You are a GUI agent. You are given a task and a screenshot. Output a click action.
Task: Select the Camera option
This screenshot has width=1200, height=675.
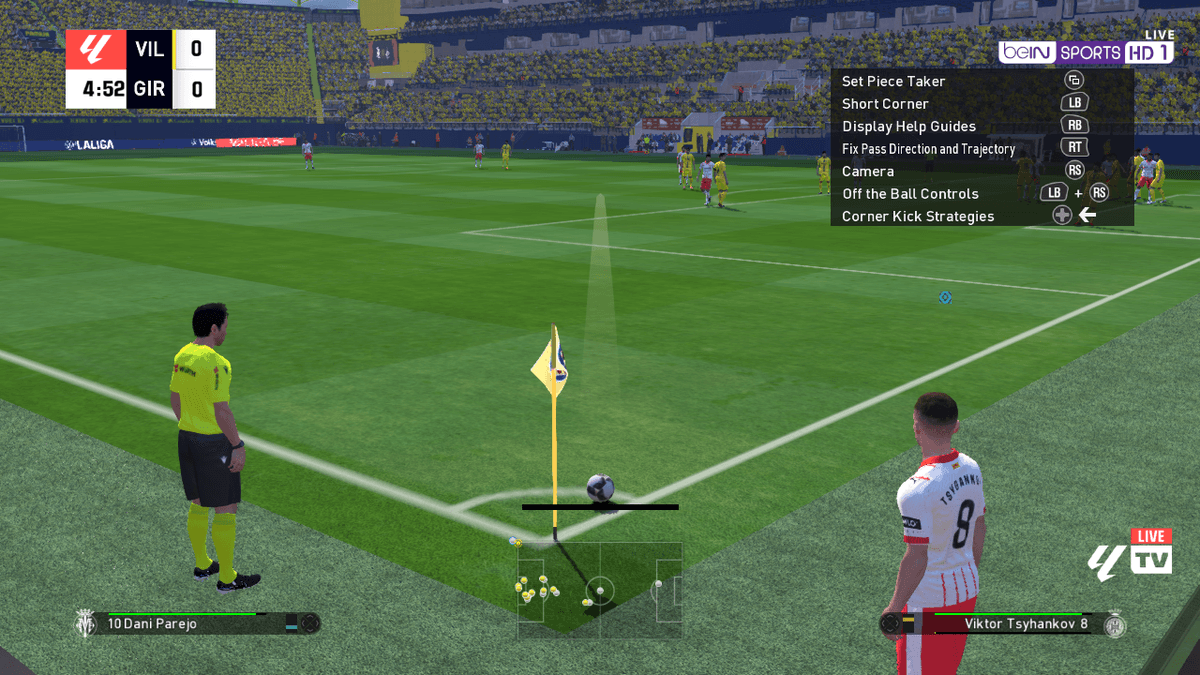click(867, 171)
